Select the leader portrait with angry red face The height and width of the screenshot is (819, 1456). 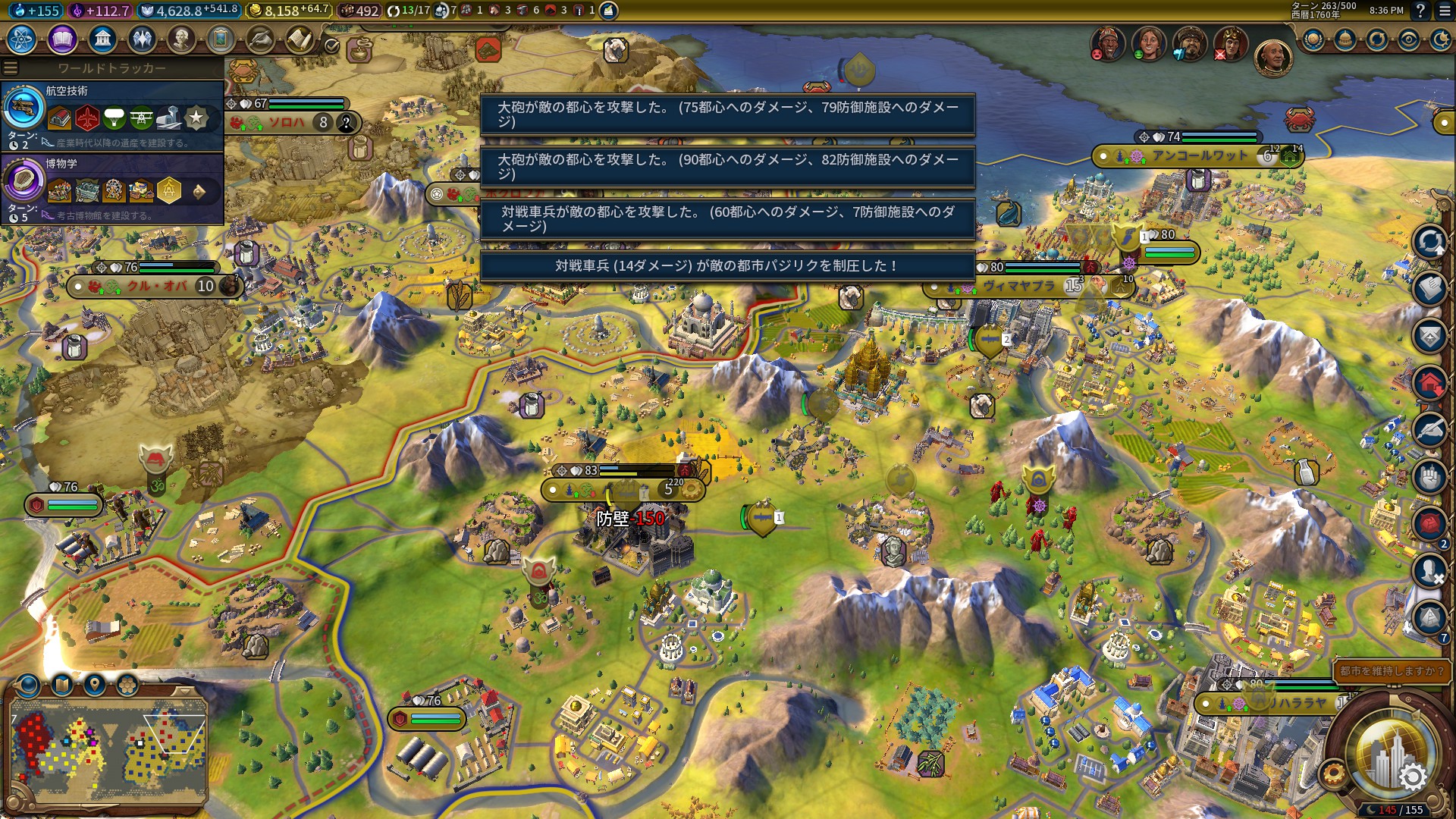point(1108,42)
